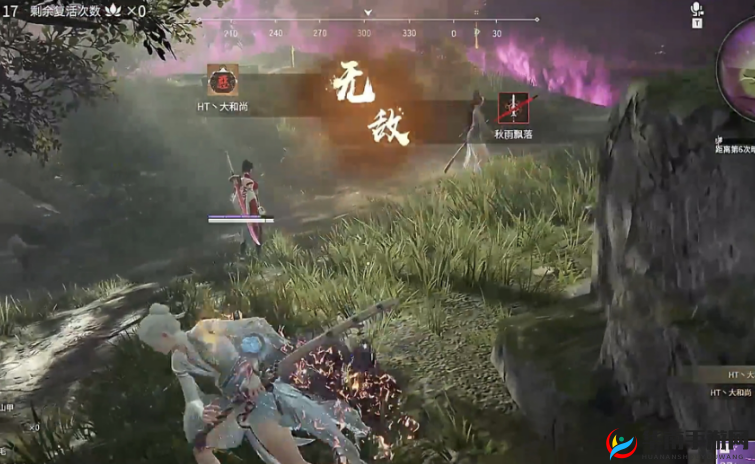Select the 秋雨飘落 crossed-out sword emblem

point(513,108)
